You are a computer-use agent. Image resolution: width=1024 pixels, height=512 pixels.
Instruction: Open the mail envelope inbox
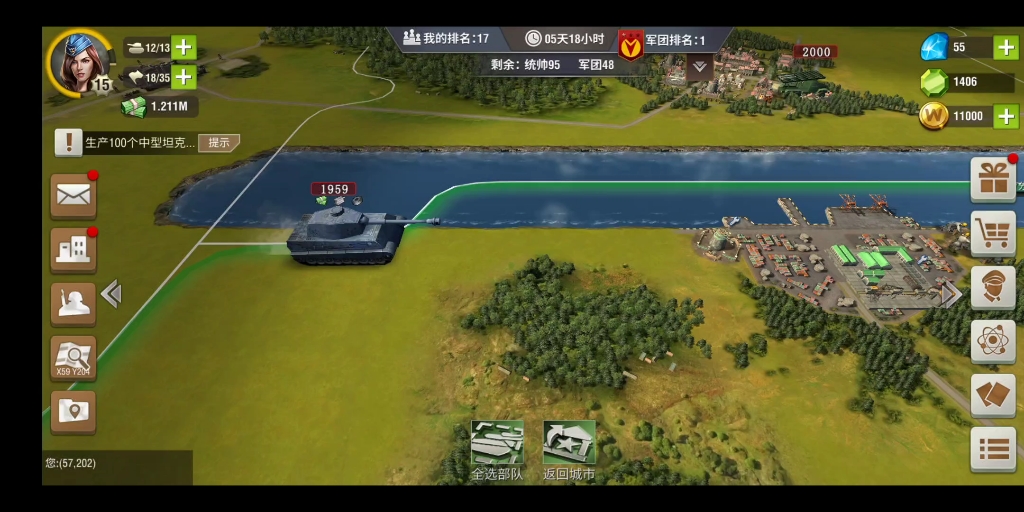(x=74, y=196)
